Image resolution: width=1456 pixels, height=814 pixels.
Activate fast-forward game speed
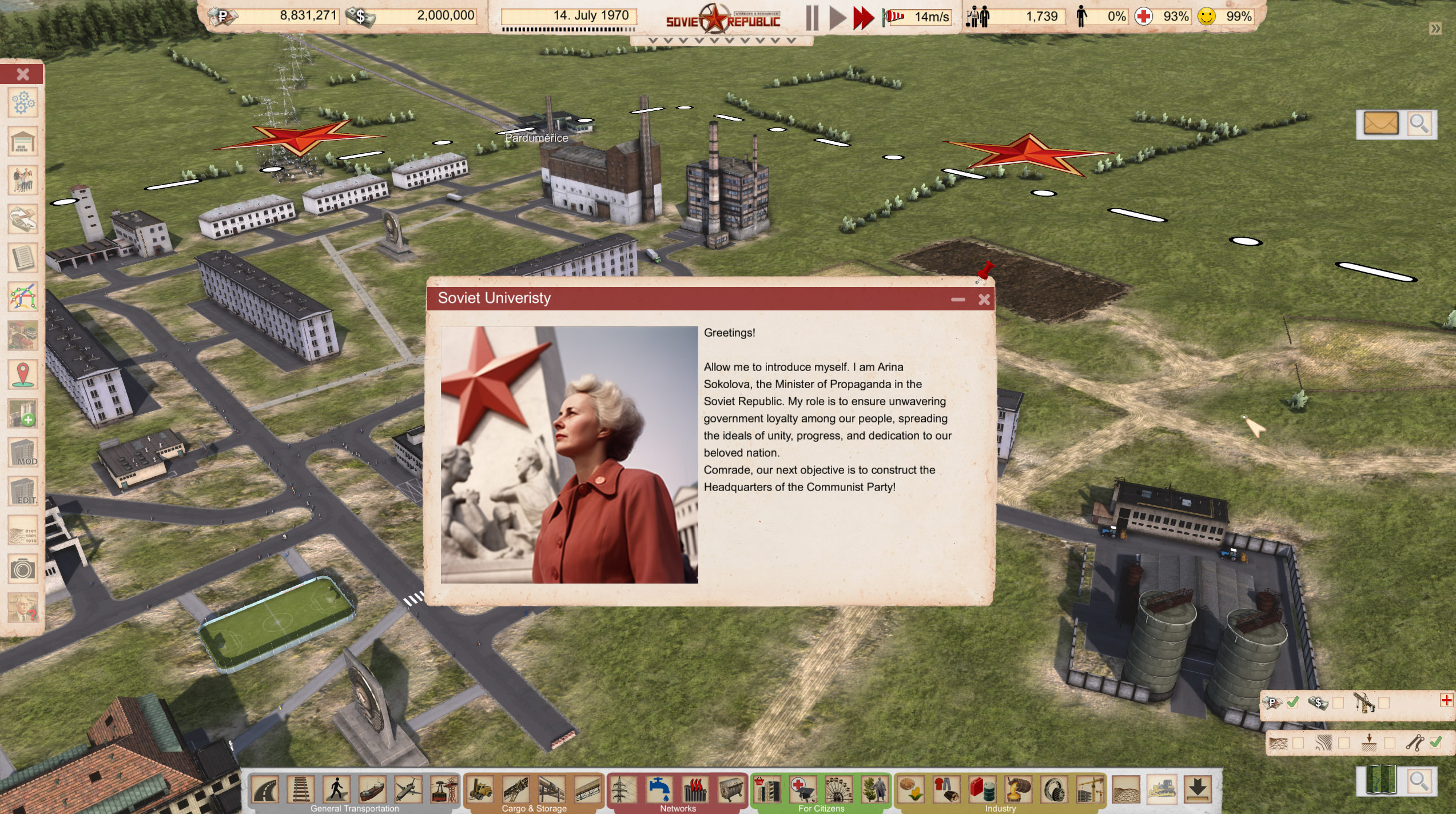864,17
